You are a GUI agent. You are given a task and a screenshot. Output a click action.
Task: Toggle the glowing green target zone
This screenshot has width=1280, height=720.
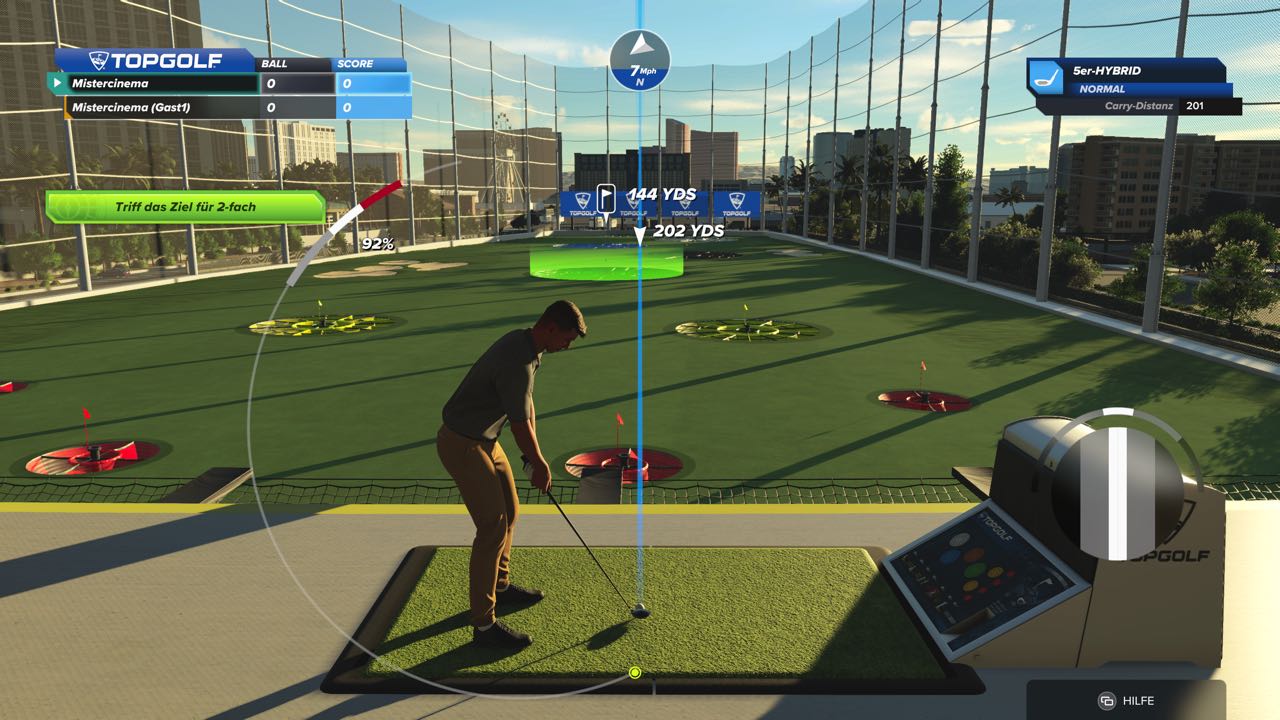point(604,264)
